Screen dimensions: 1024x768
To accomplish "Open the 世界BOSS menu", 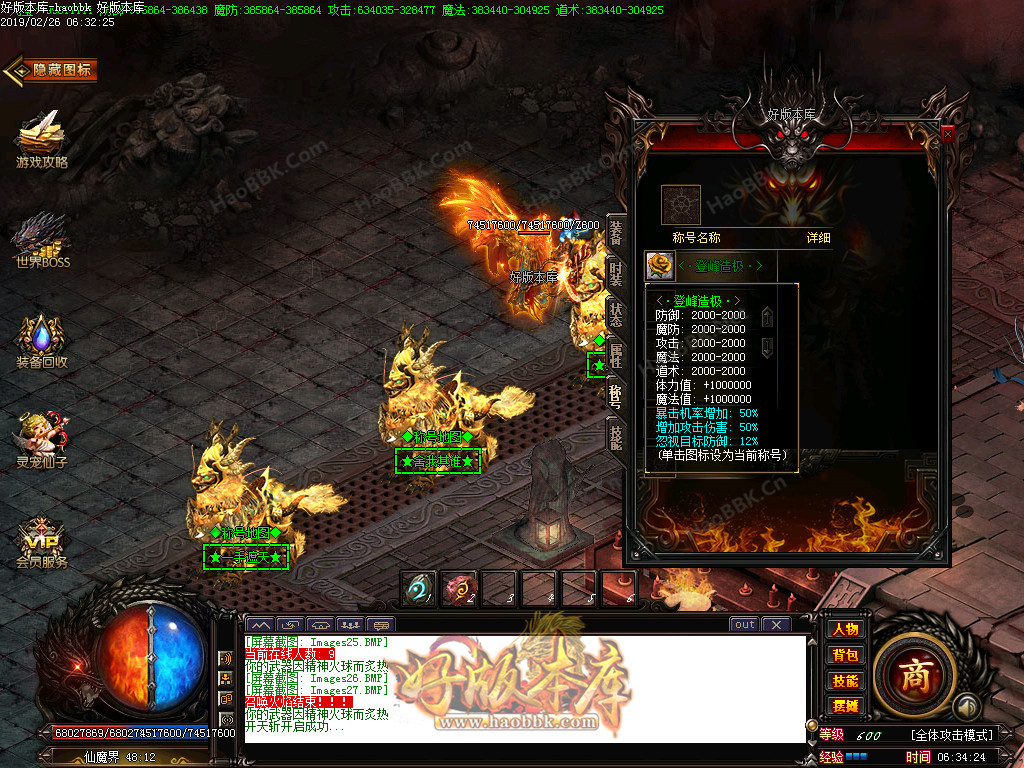I will click(x=41, y=240).
